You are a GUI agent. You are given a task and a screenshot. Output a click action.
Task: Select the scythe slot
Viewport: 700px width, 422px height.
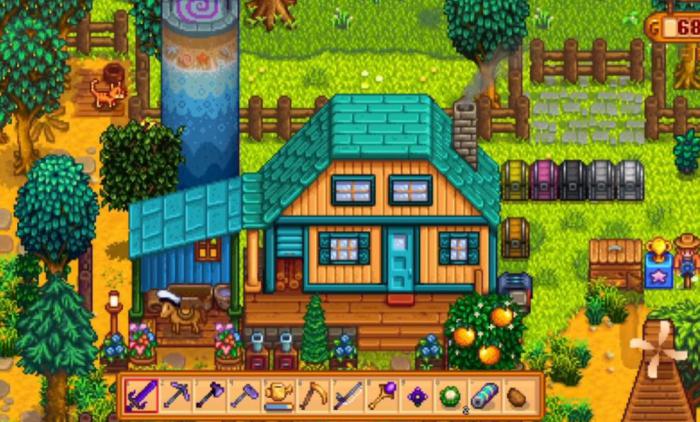click(x=312, y=396)
